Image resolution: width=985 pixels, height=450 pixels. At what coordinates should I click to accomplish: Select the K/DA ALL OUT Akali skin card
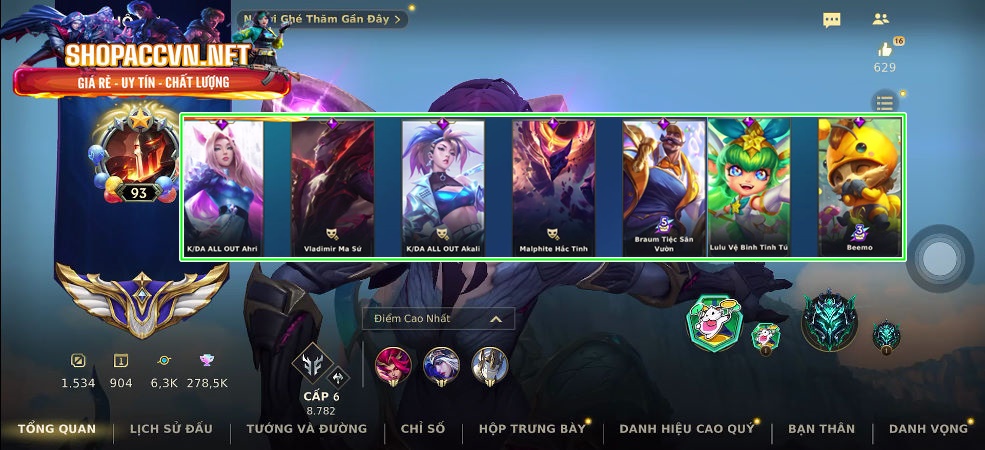click(443, 187)
